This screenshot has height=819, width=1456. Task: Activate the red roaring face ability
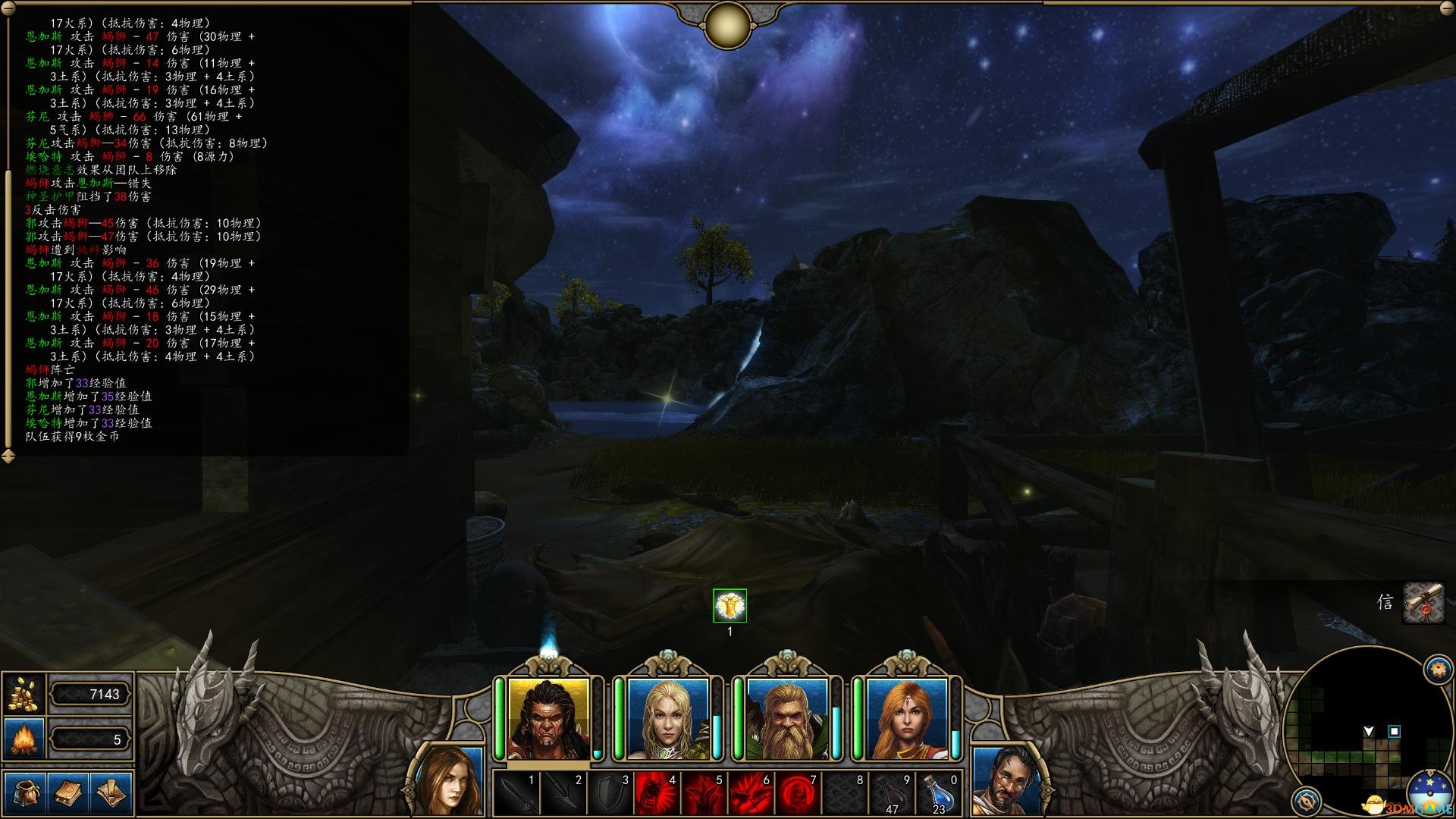pos(657,794)
